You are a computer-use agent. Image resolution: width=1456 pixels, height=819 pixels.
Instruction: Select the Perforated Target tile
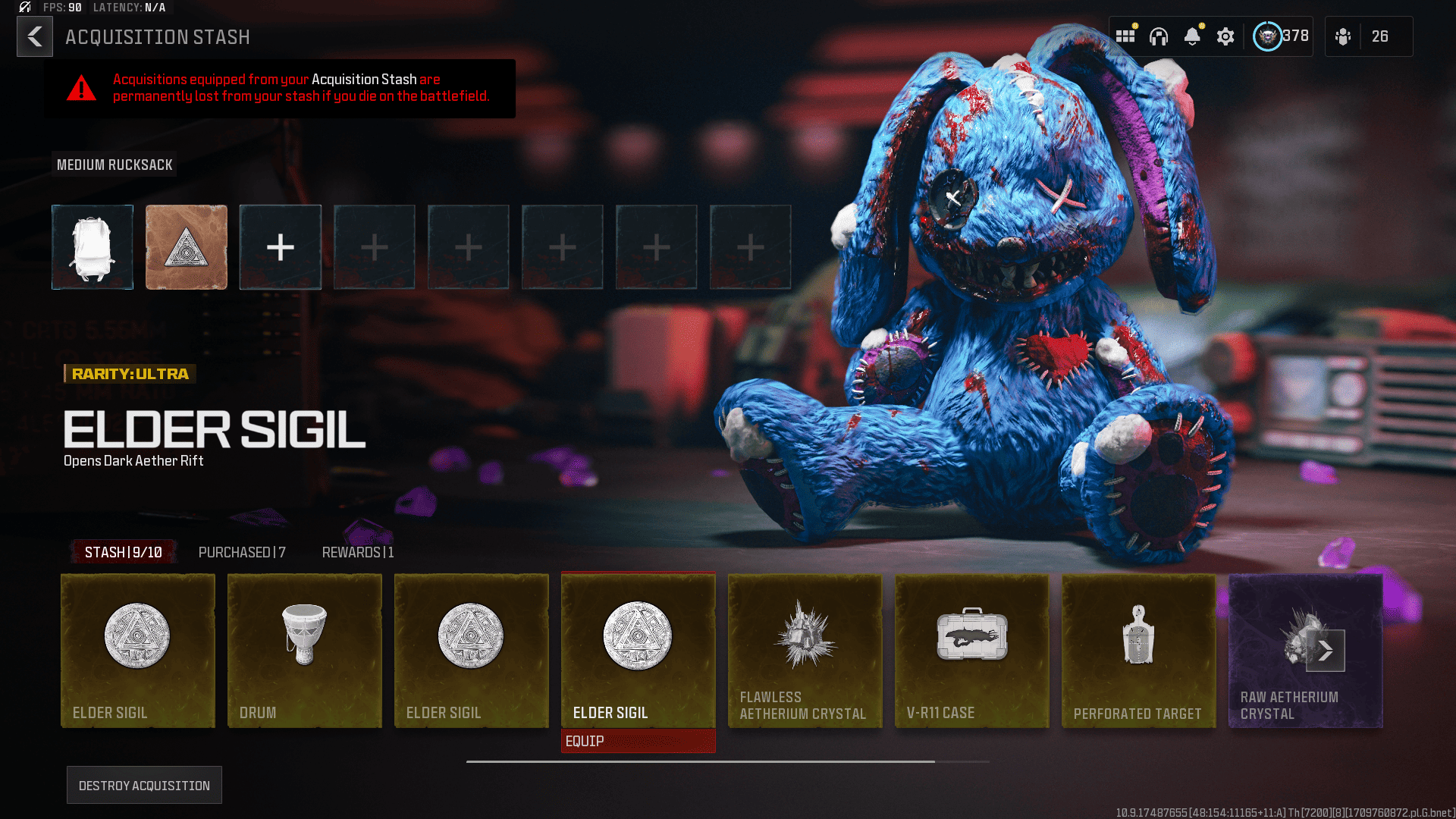1138,651
